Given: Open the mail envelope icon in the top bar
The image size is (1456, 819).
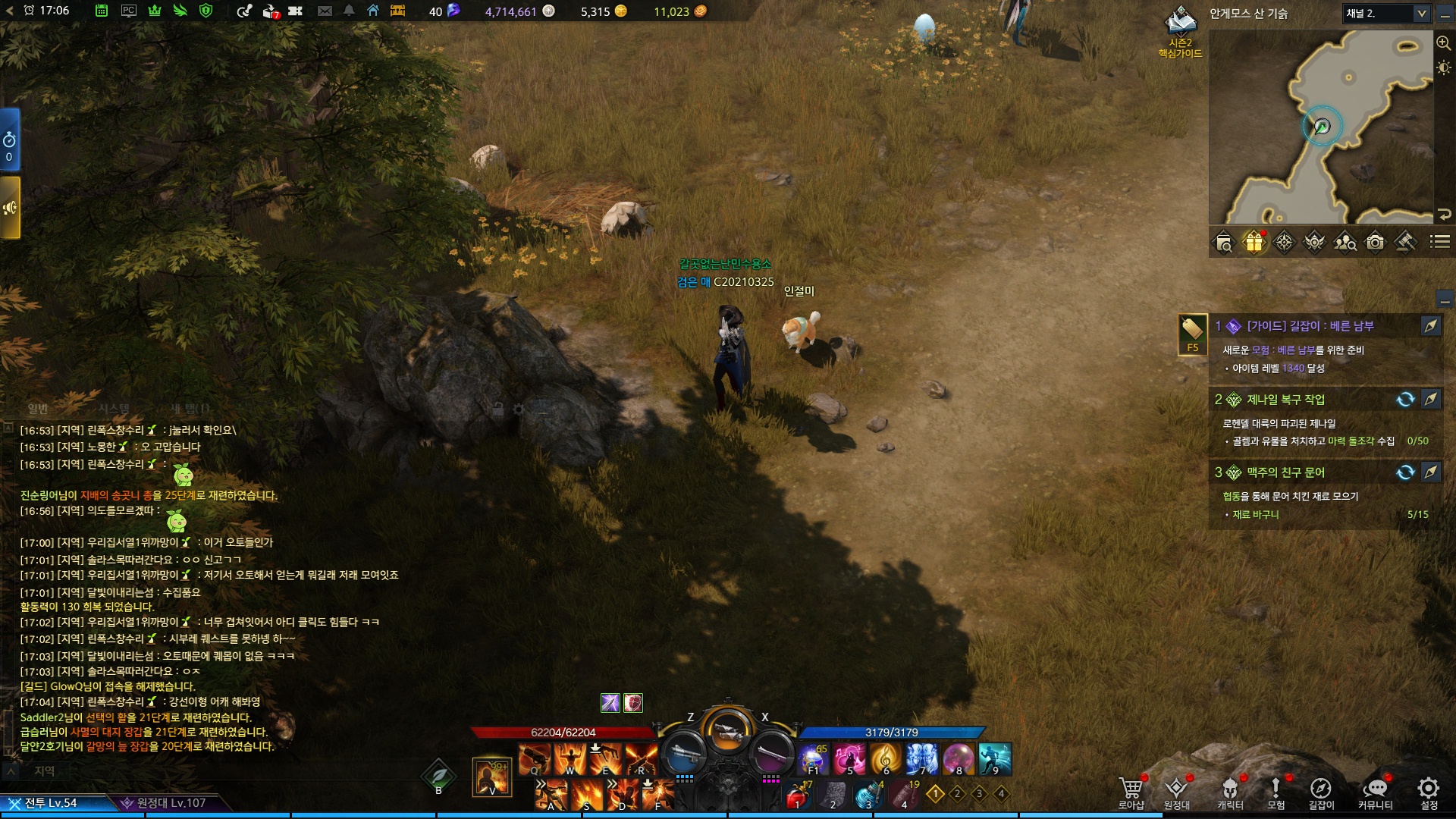Looking at the screenshot, I should pyautogui.click(x=325, y=11).
